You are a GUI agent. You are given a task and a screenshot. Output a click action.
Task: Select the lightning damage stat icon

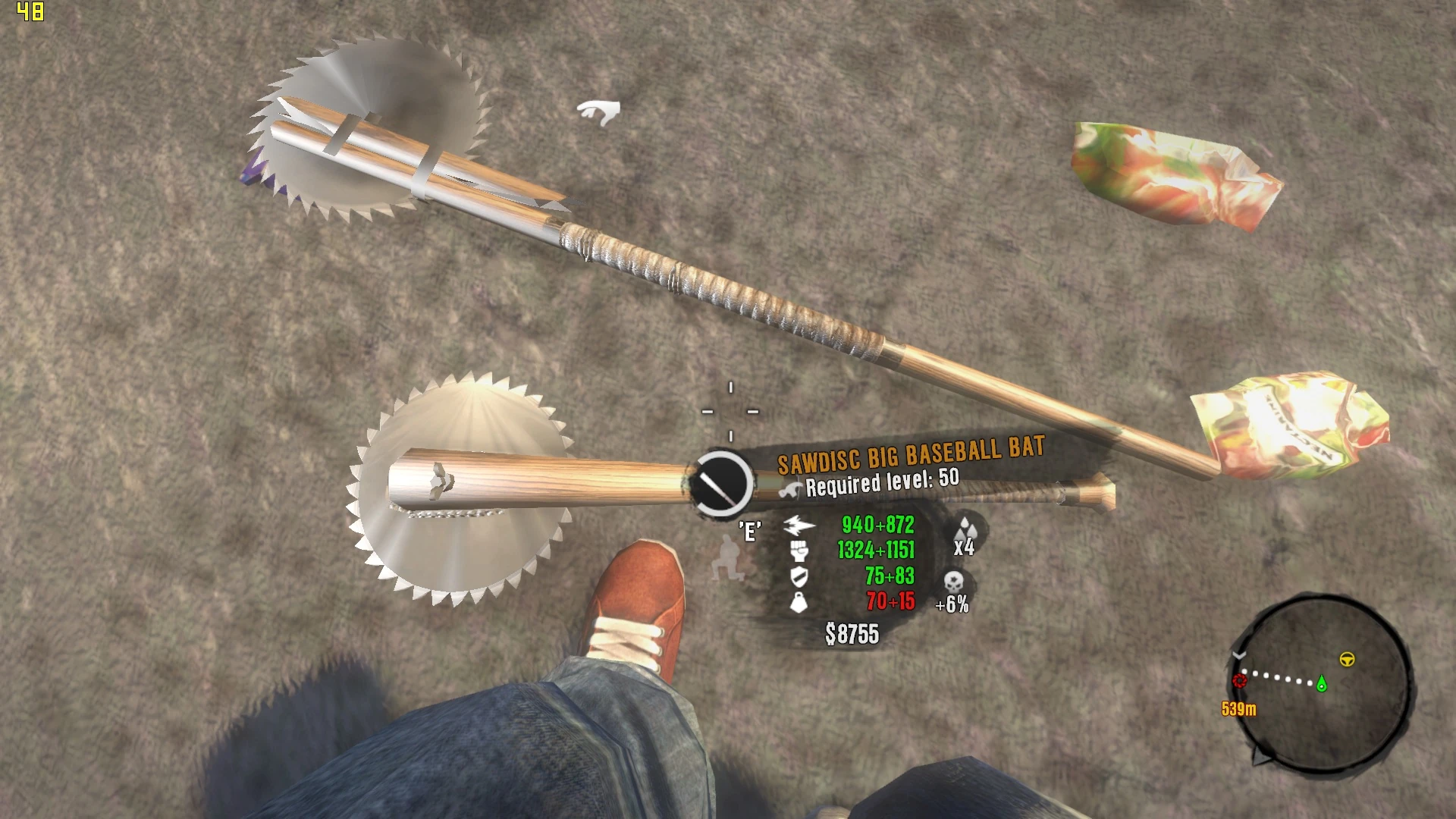click(x=798, y=526)
